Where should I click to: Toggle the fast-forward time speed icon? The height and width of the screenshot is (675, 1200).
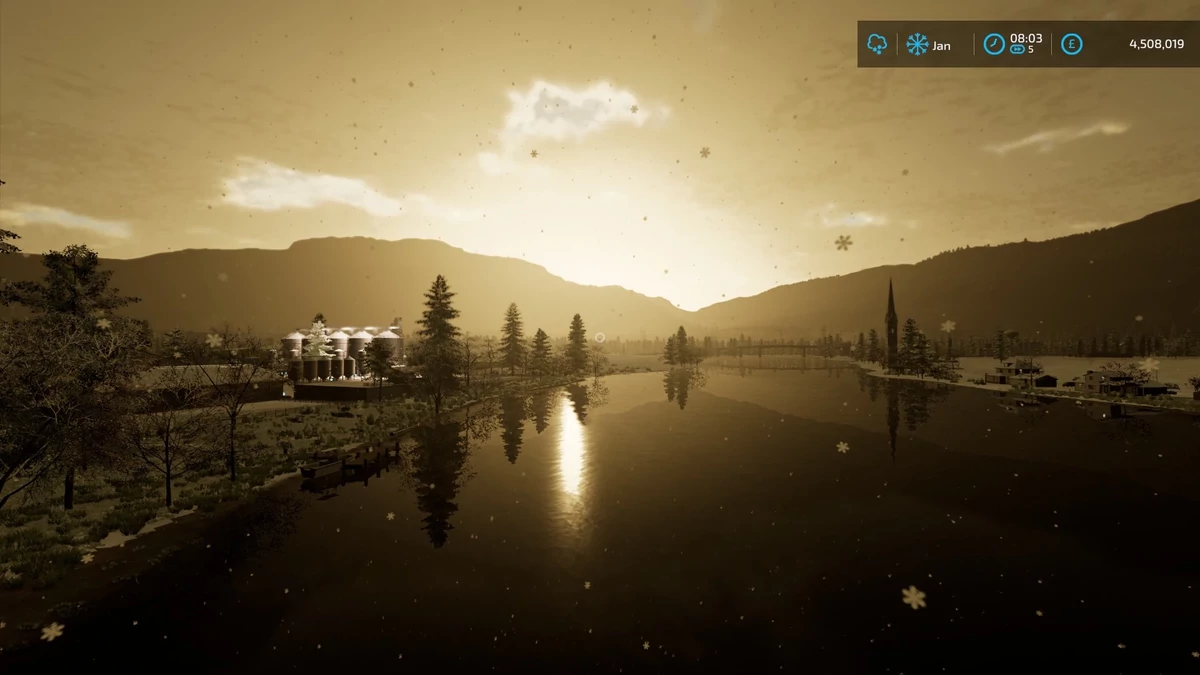click(x=1017, y=49)
